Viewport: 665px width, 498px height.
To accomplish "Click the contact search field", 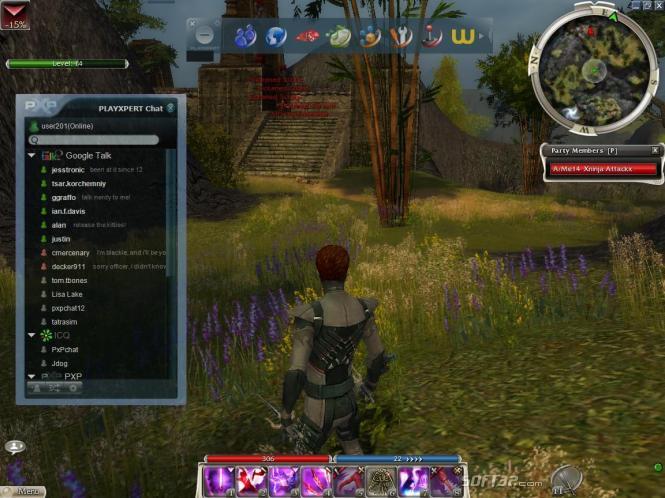I will (x=100, y=140).
